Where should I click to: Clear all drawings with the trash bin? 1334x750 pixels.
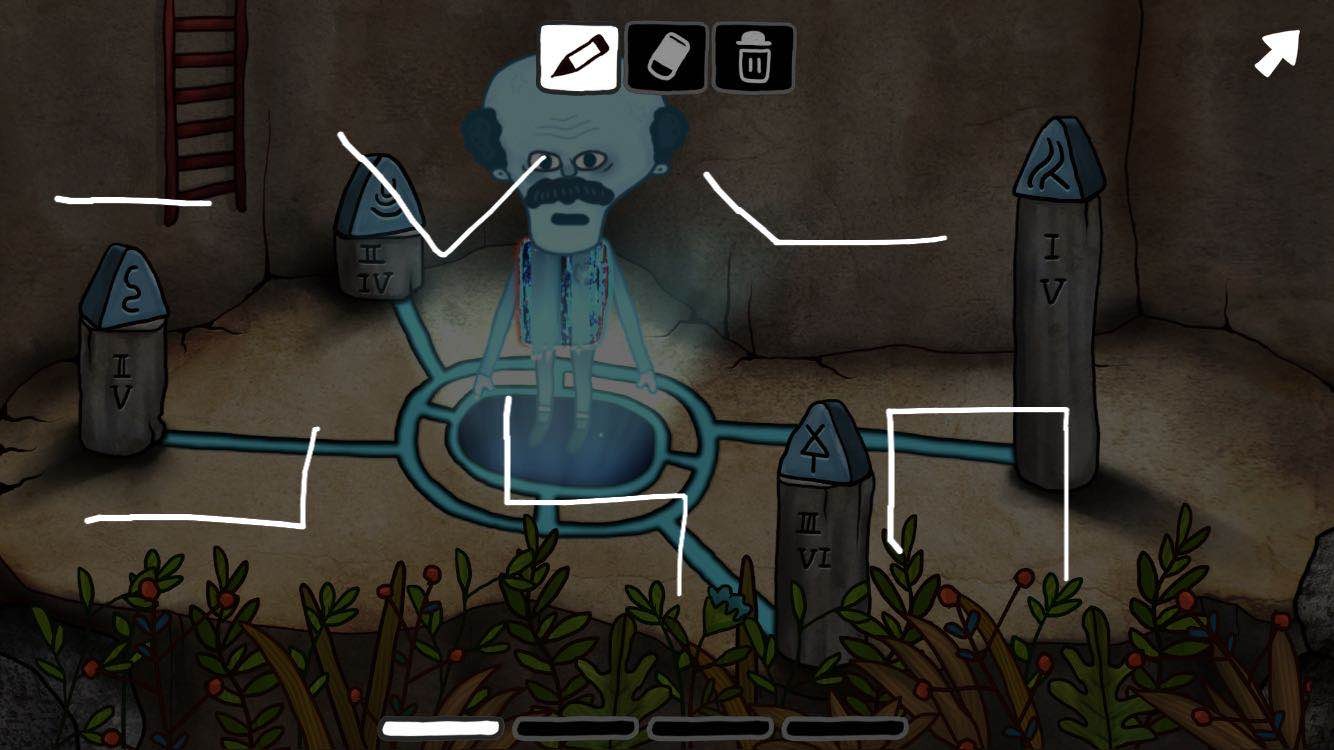tap(754, 58)
